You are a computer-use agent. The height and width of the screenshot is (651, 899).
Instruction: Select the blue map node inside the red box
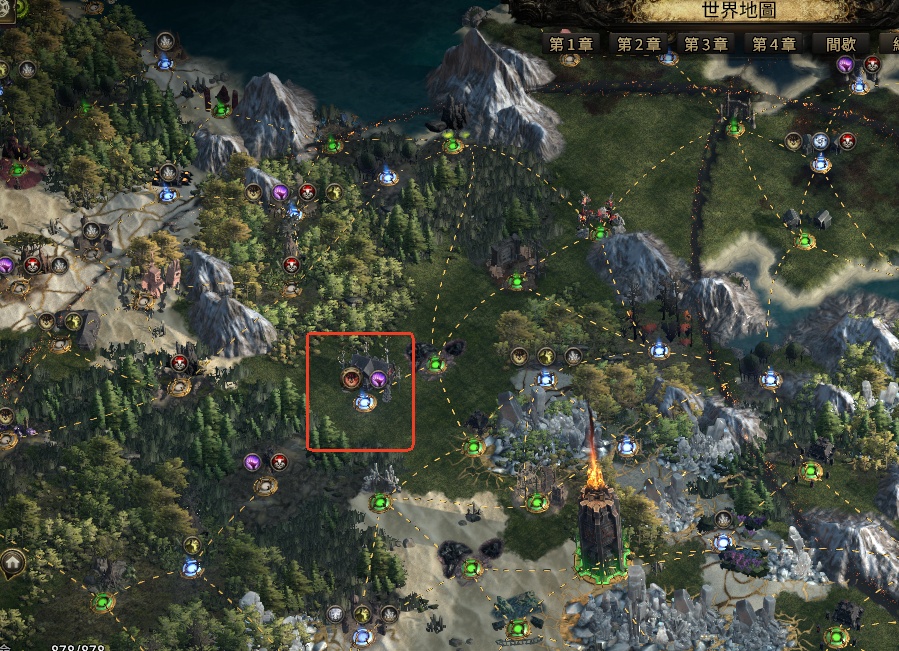365,403
